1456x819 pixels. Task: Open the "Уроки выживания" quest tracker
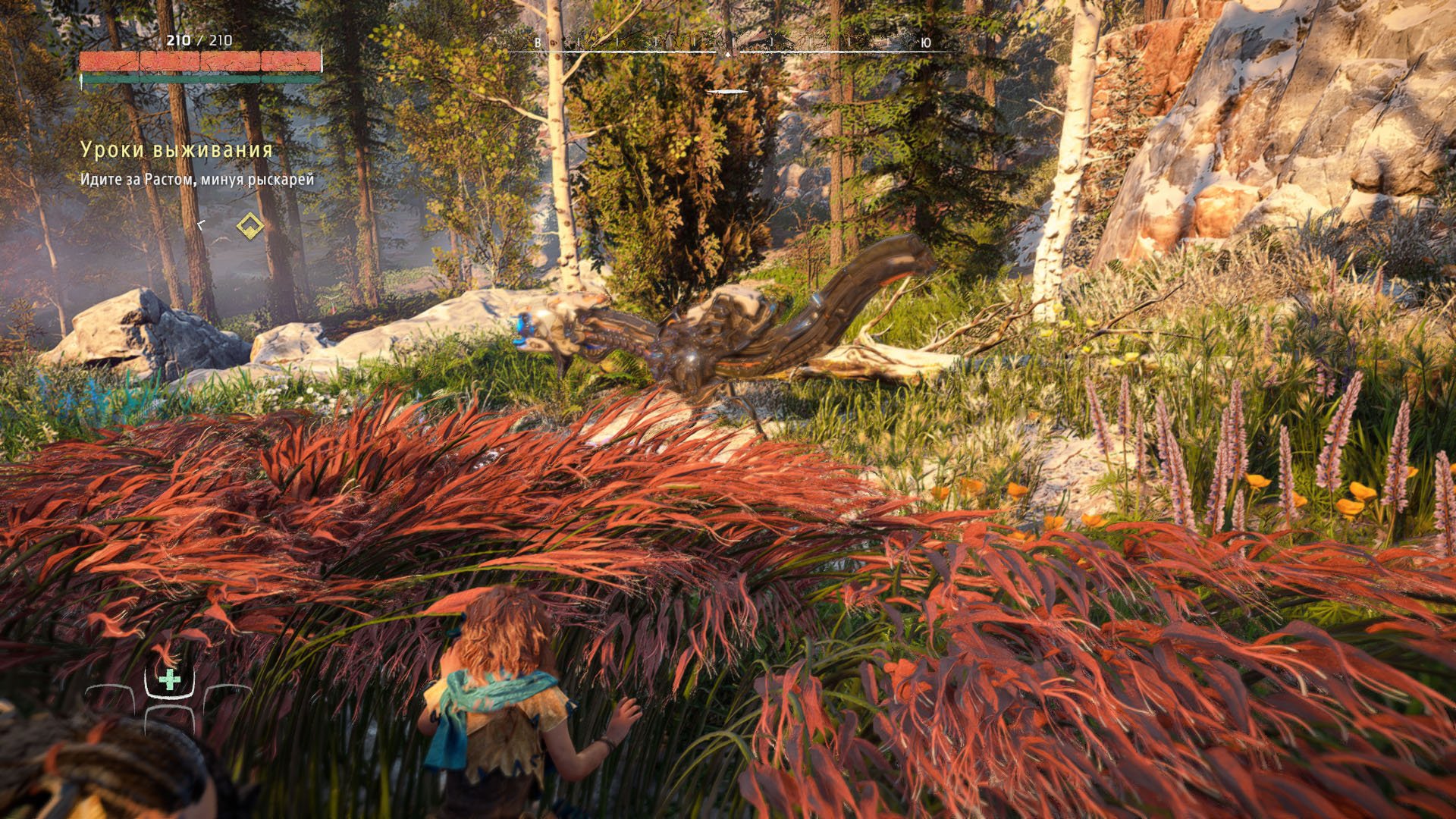(176, 150)
